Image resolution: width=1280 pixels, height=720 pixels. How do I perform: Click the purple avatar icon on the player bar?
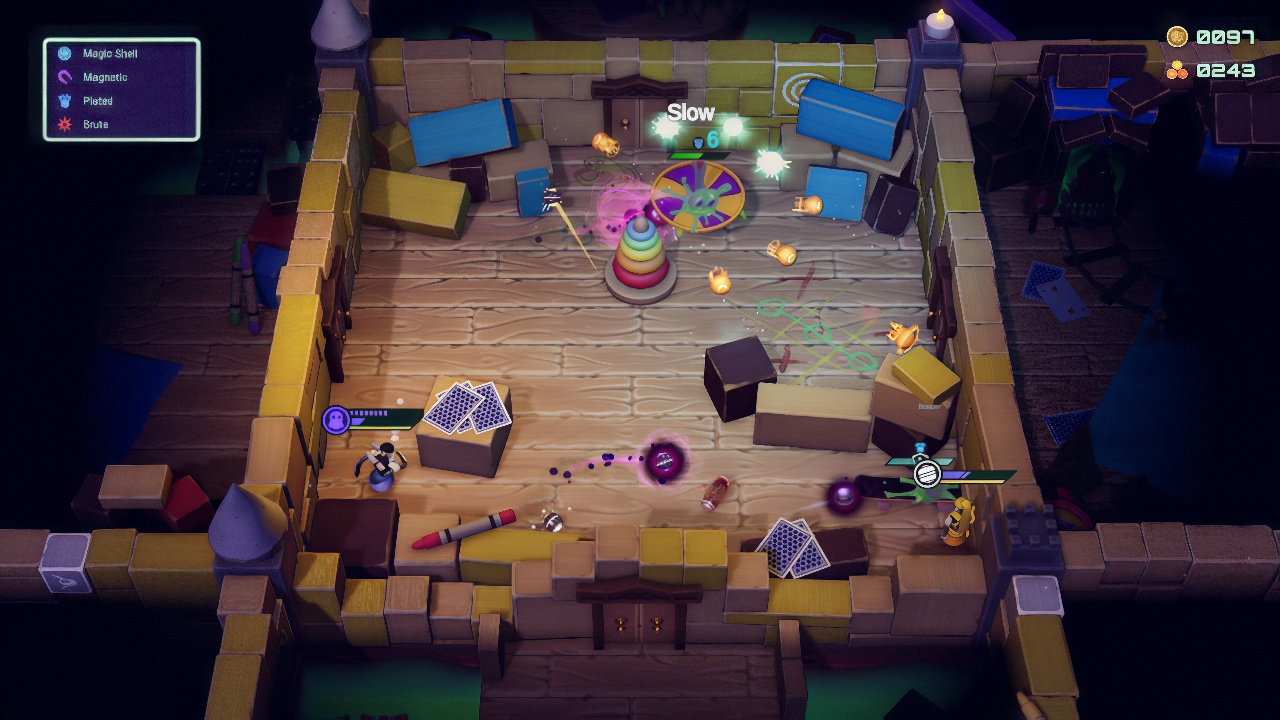coord(335,419)
